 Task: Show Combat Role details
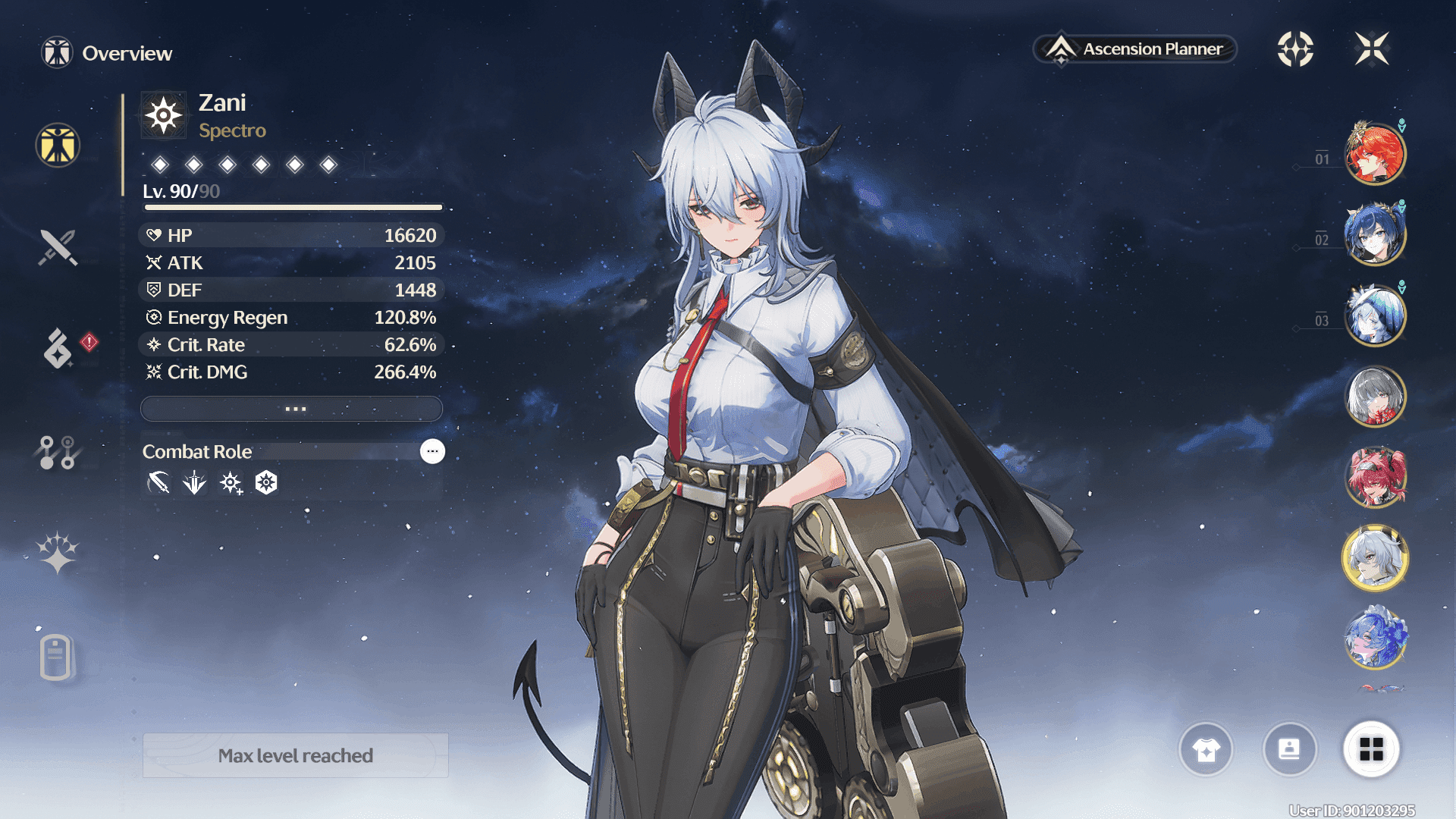coord(432,451)
